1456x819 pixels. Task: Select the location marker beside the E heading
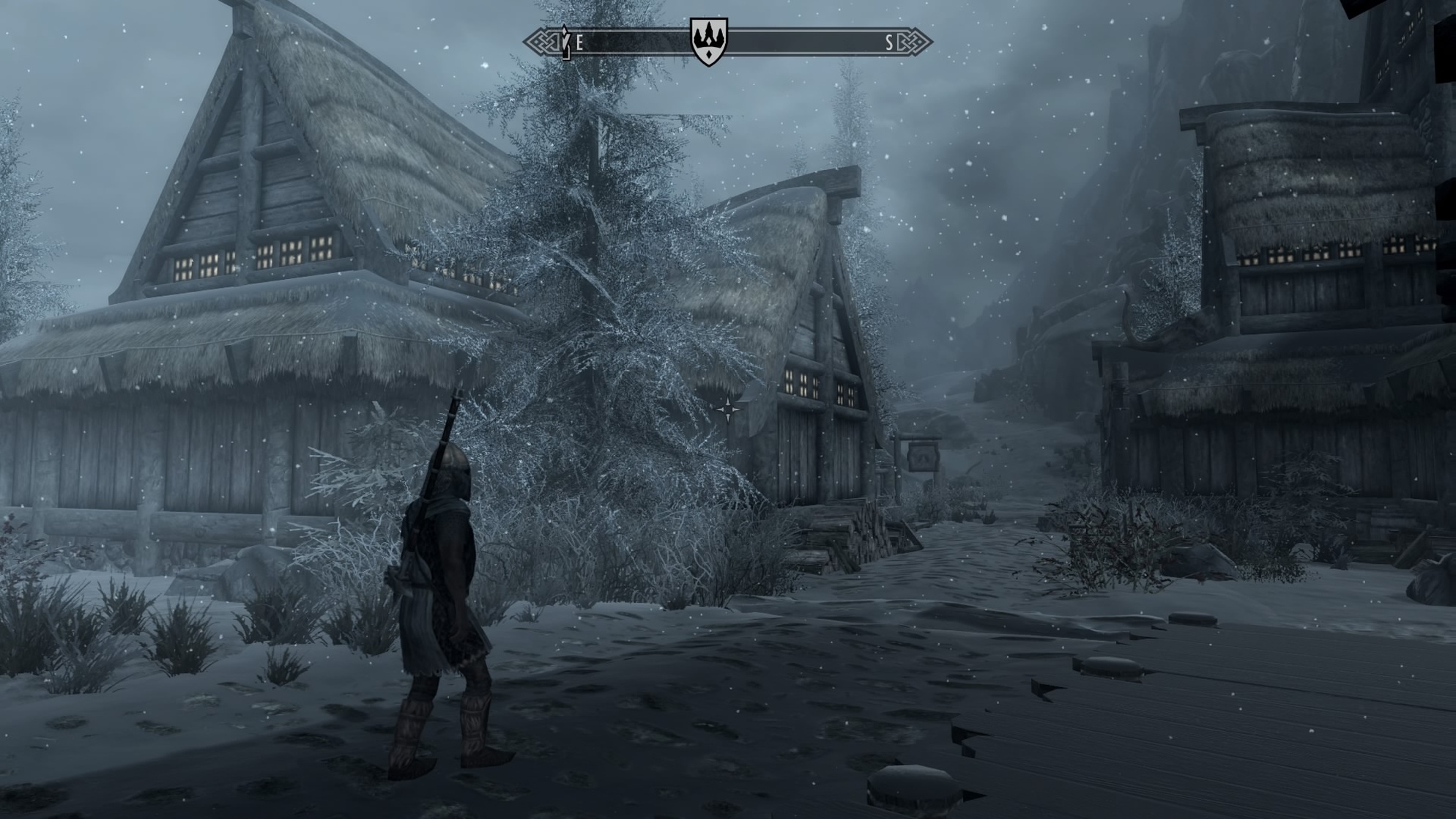coord(565,42)
